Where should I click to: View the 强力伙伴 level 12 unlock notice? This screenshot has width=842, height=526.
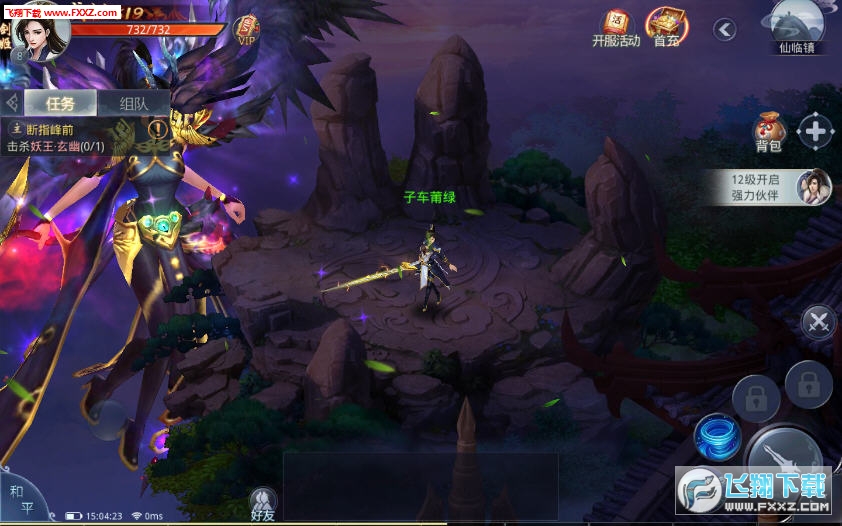(780, 187)
